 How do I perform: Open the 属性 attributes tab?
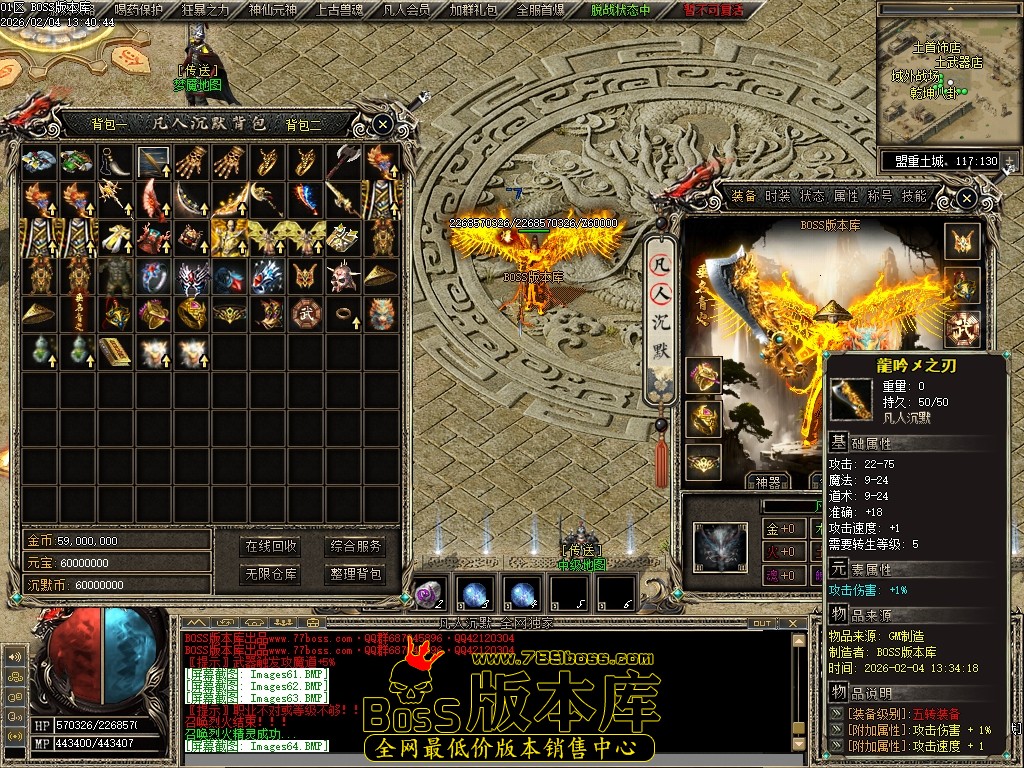tap(846, 196)
